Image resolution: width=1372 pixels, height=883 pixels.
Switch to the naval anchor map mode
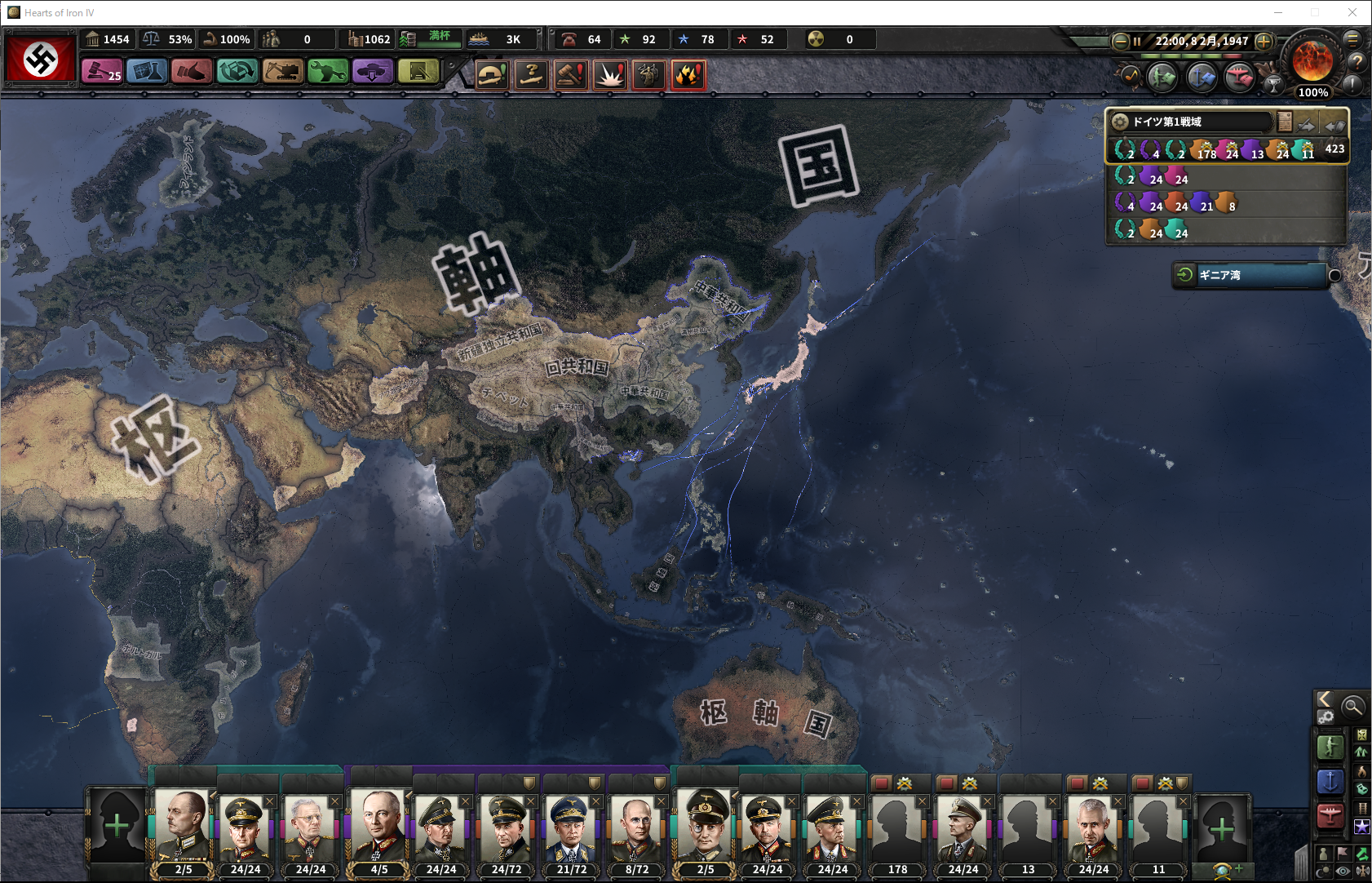pos(1330,781)
